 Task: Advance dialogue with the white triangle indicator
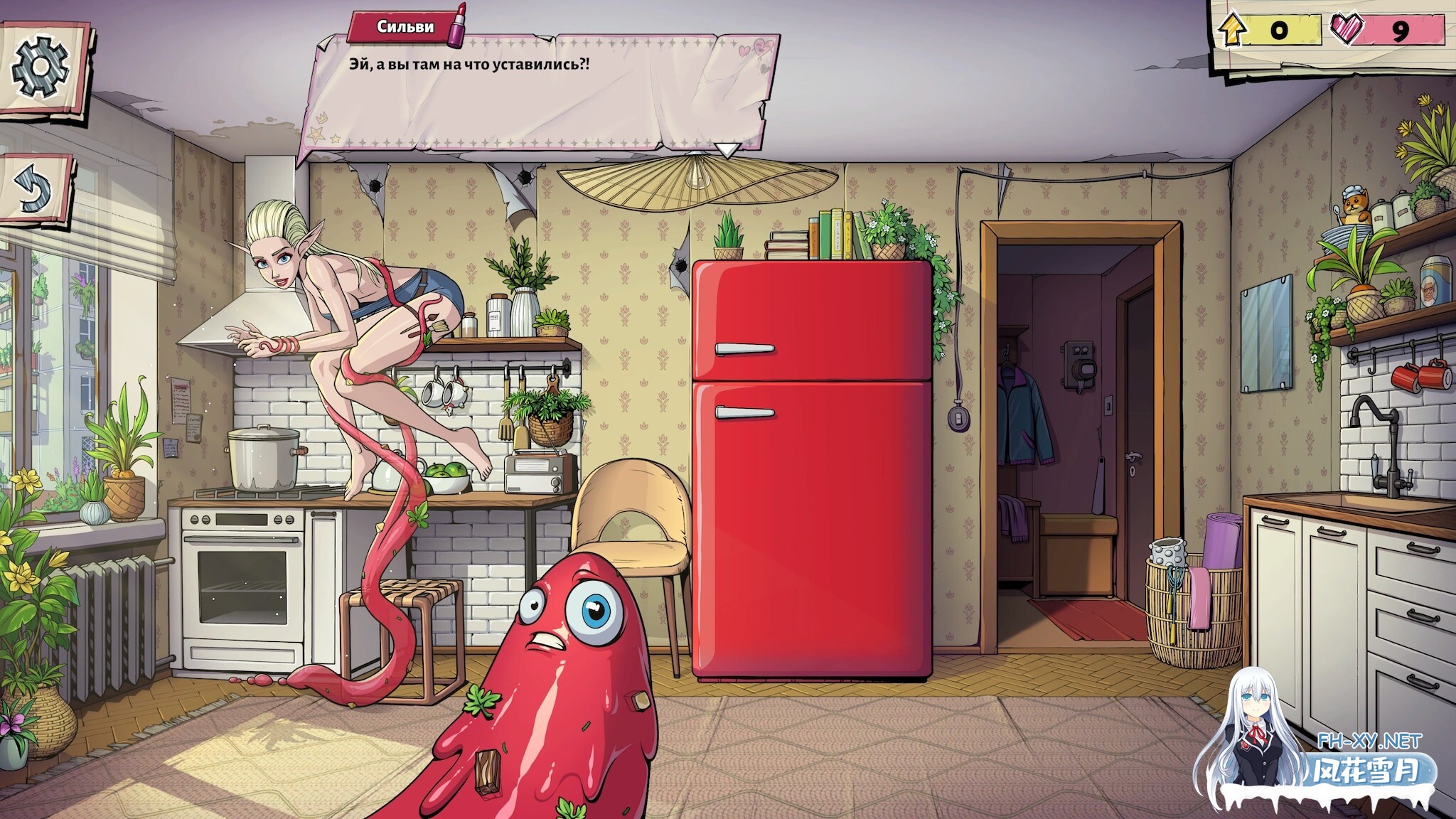coord(727,150)
